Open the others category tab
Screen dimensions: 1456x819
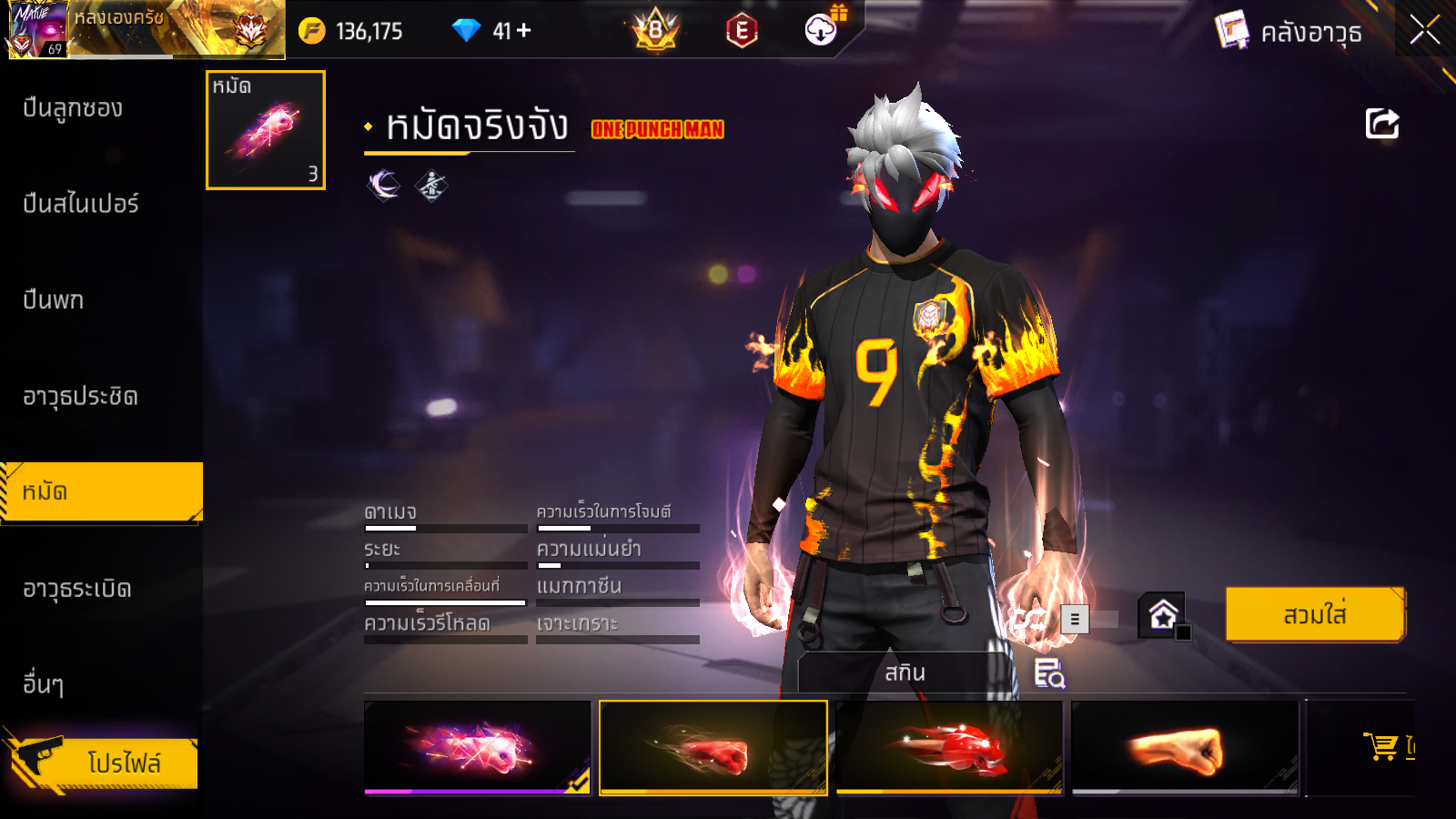coord(44,683)
